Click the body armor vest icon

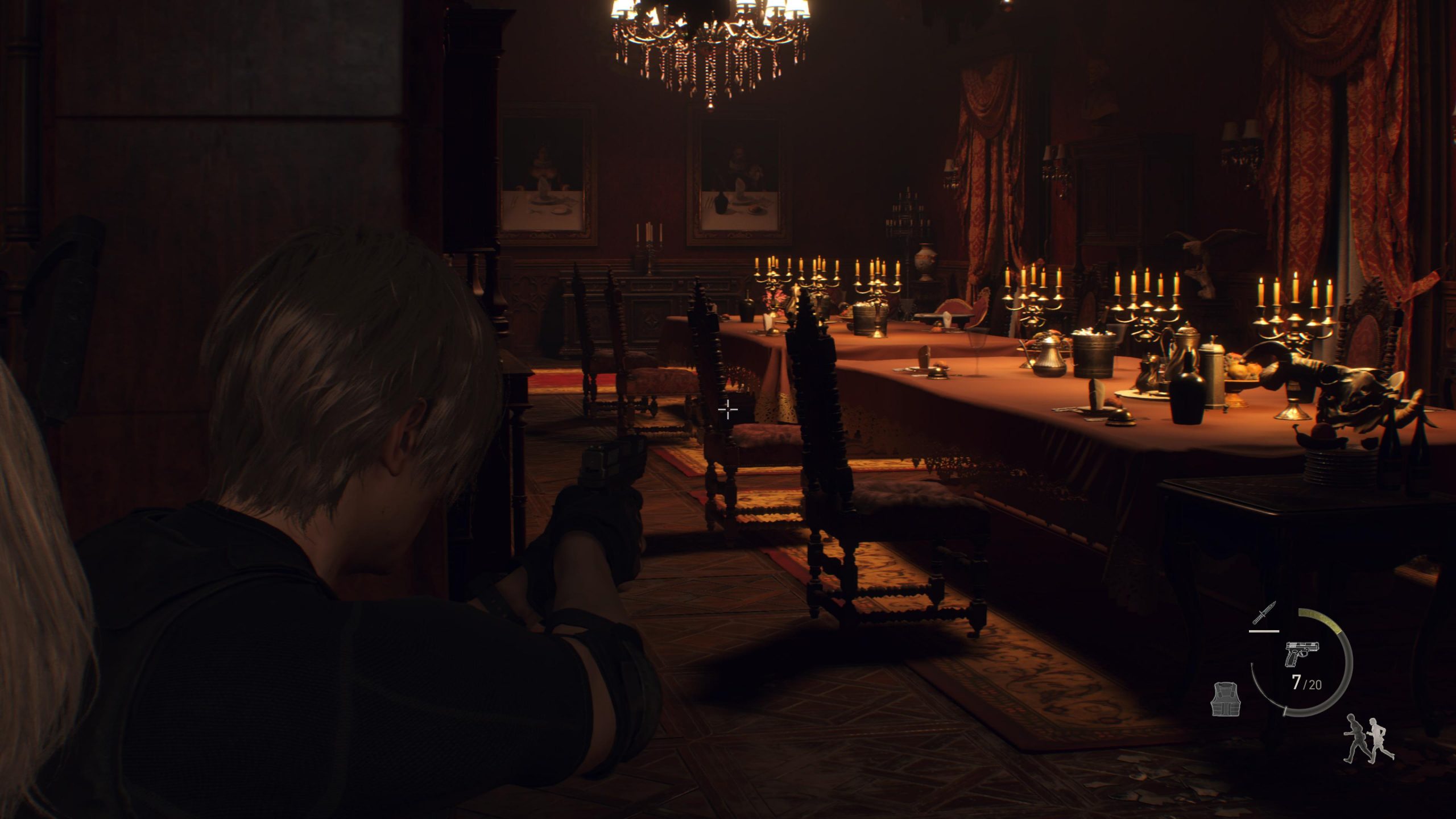(x=1225, y=700)
